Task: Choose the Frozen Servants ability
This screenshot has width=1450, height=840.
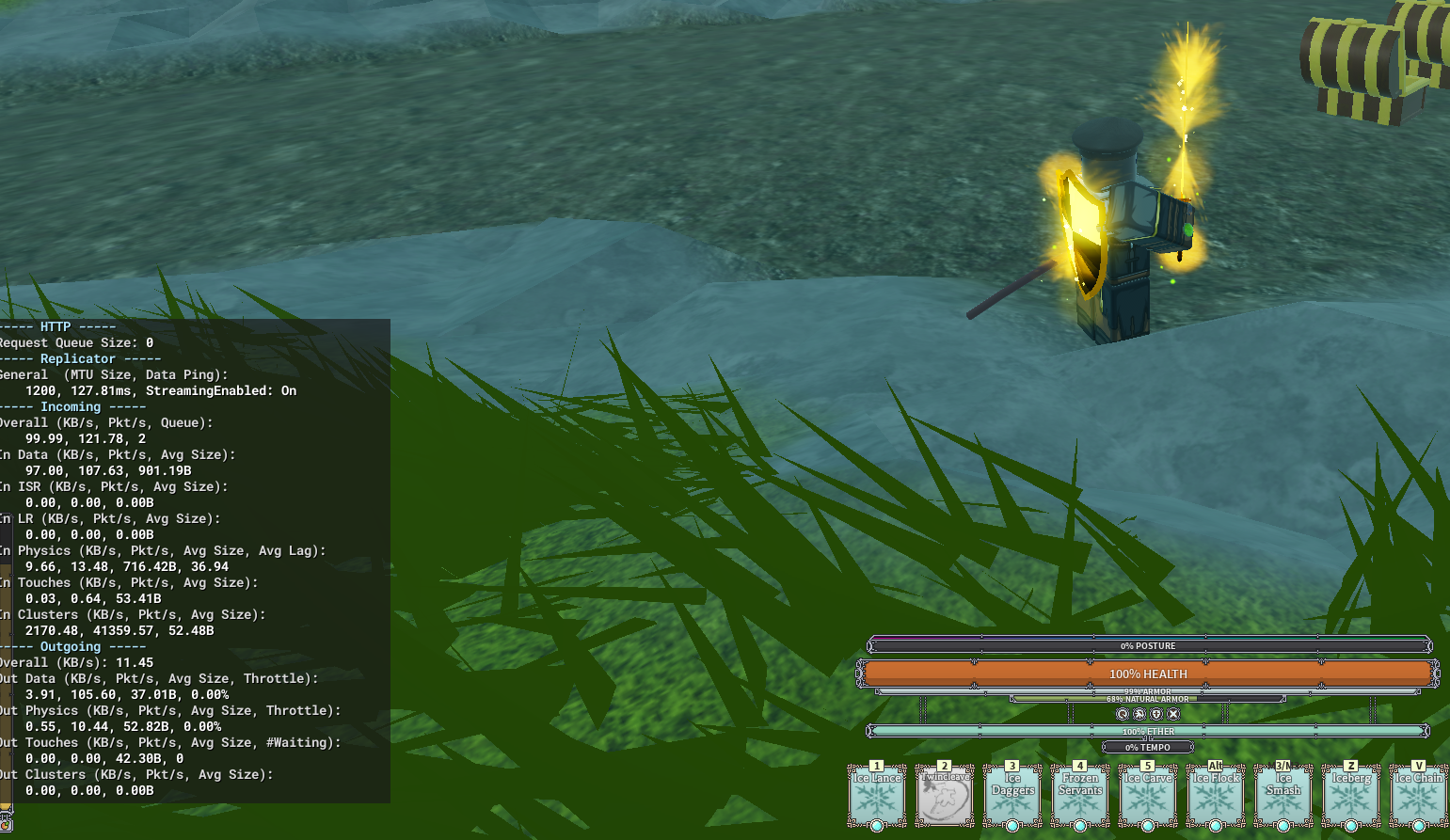Action: point(1080,797)
